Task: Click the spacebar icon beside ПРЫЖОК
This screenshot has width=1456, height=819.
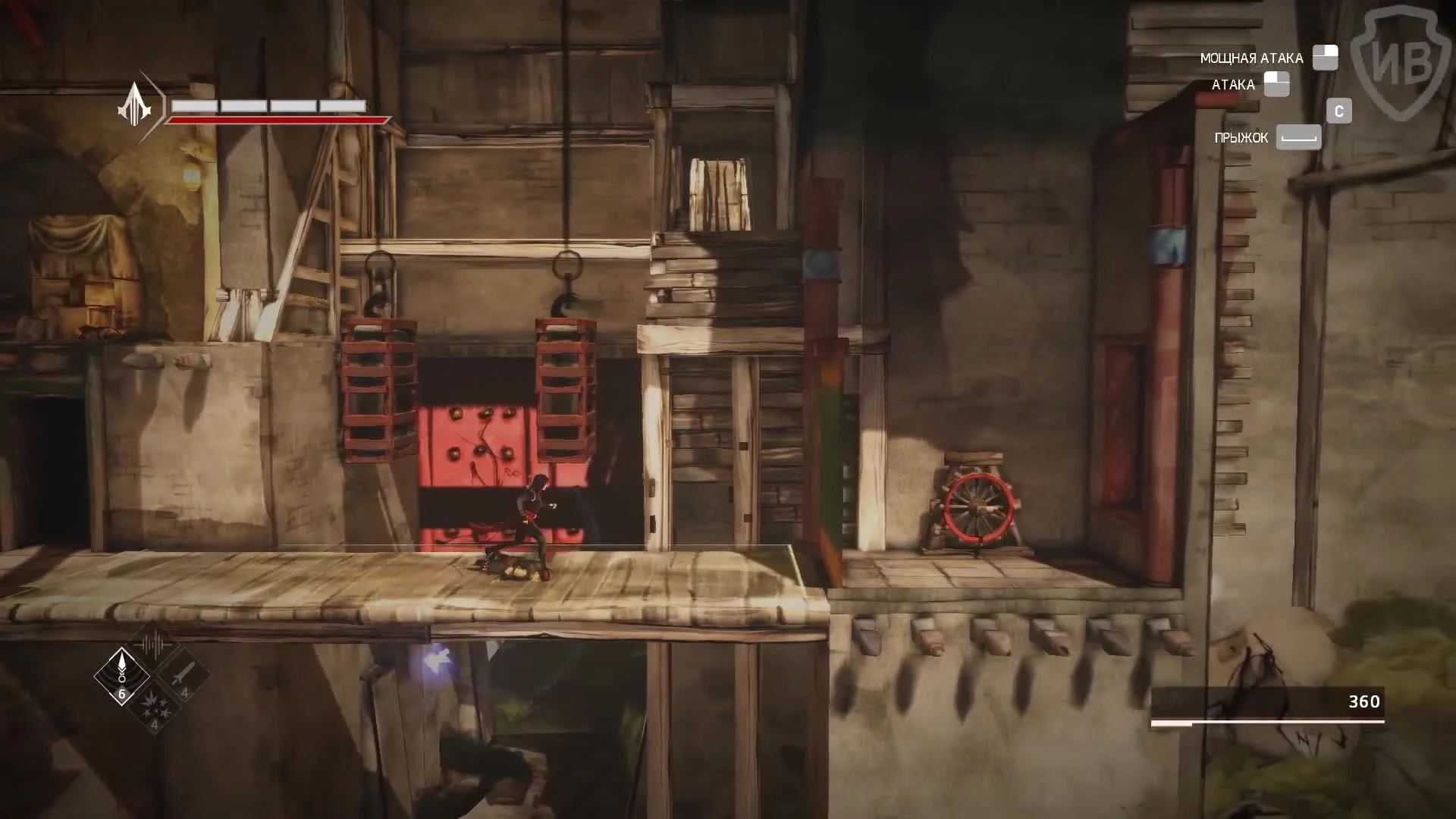Action: click(1298, 138)
